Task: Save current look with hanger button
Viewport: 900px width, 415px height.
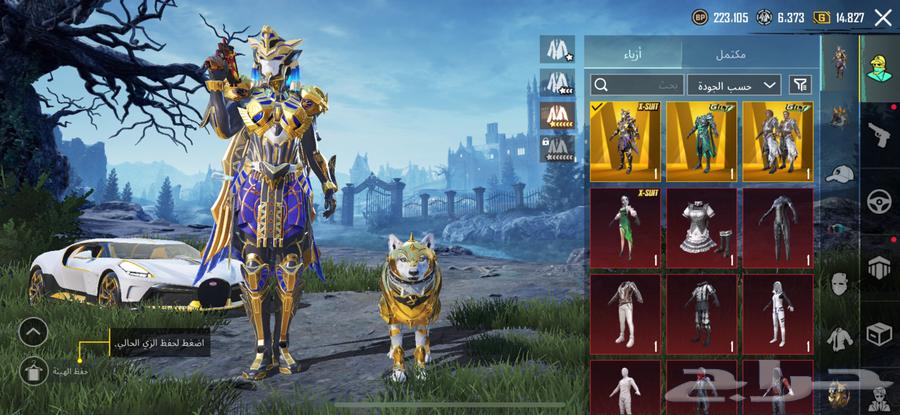Action: coord(33,371)
